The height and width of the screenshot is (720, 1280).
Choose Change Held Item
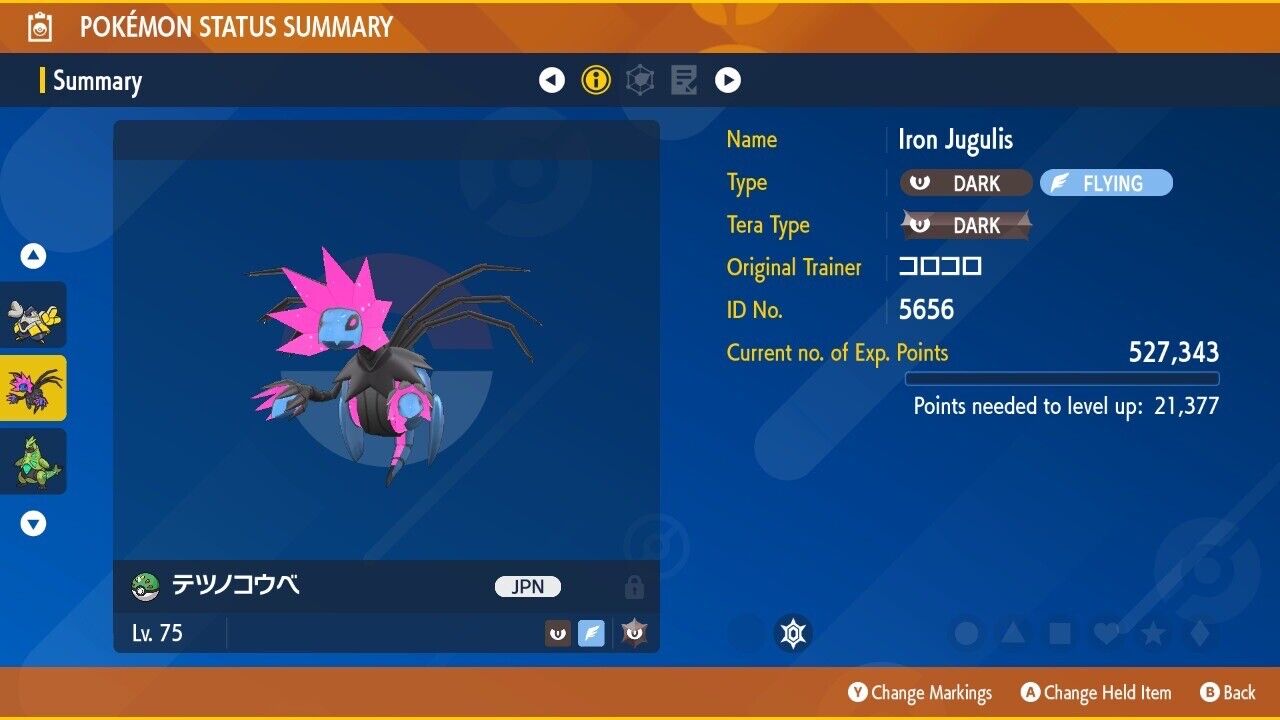coord(1095,693)
